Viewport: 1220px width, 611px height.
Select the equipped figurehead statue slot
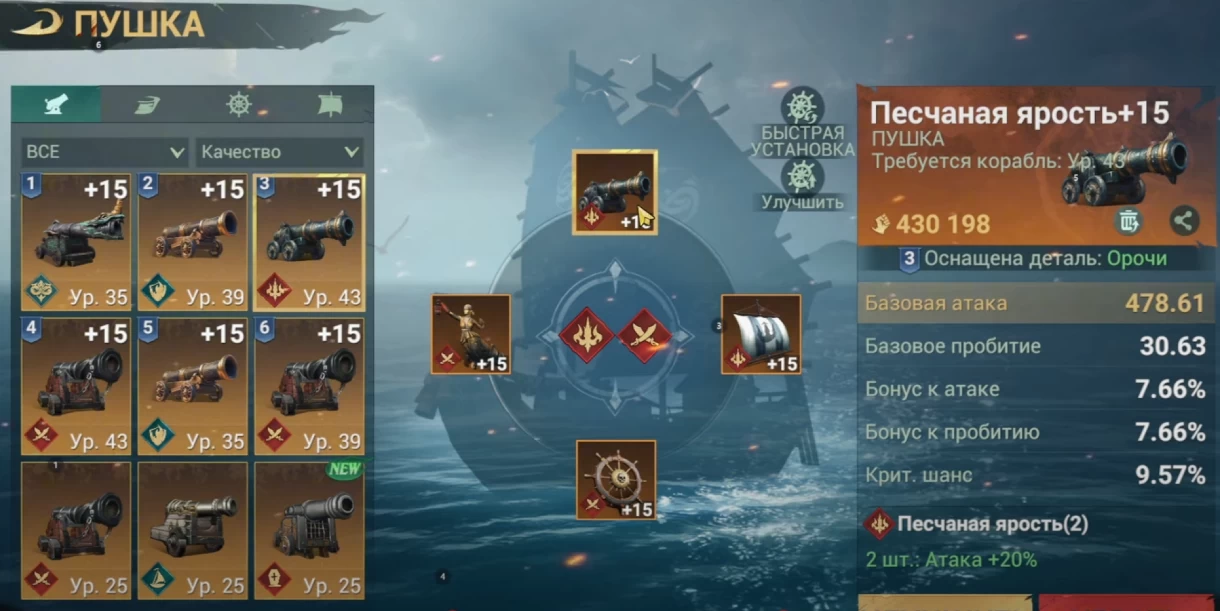pos(471,334)
